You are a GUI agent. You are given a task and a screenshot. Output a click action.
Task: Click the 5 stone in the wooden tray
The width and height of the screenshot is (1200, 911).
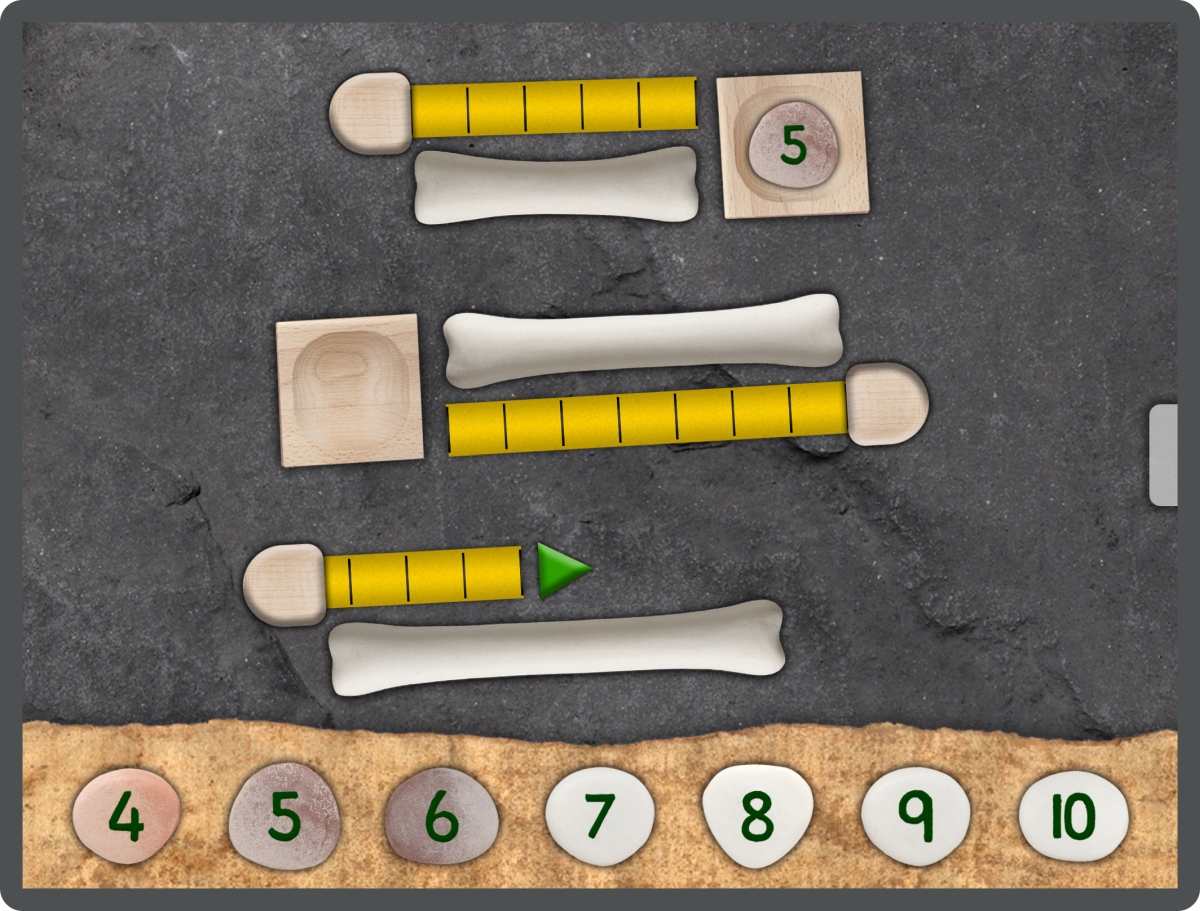point(792,144)
